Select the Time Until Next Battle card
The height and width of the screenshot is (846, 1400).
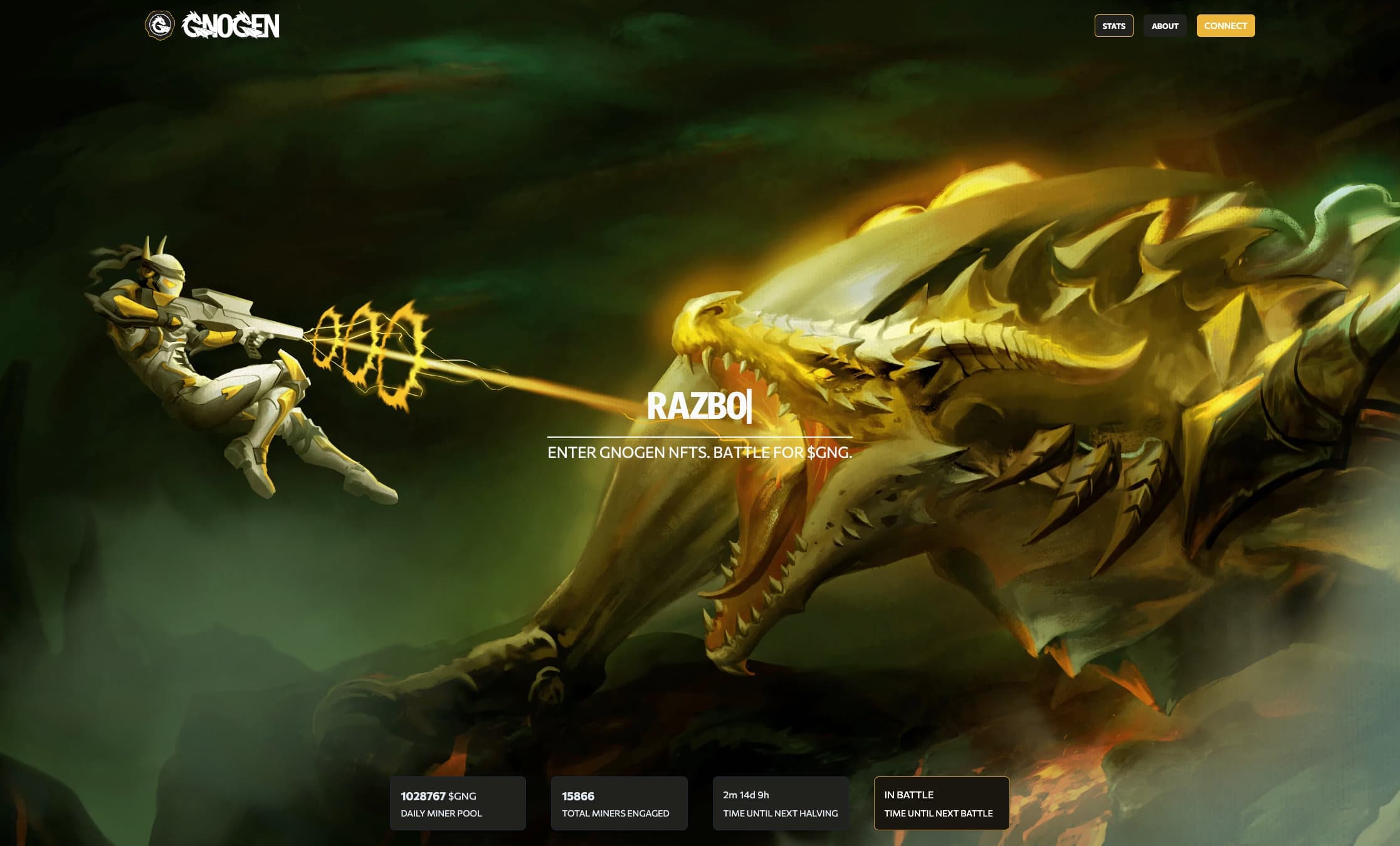pos(942,803)
